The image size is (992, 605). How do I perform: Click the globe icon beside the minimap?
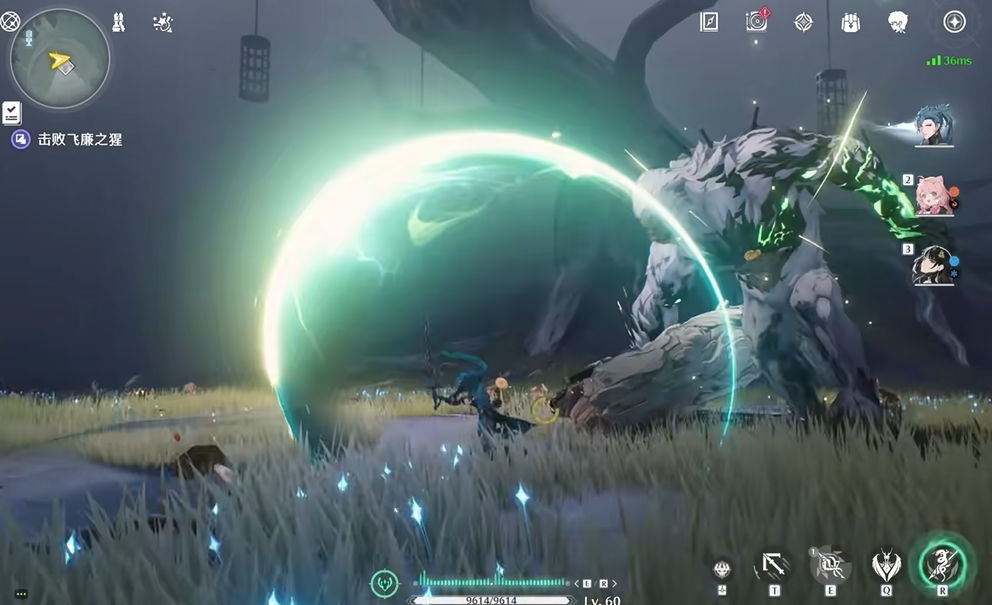click(10, 21)
